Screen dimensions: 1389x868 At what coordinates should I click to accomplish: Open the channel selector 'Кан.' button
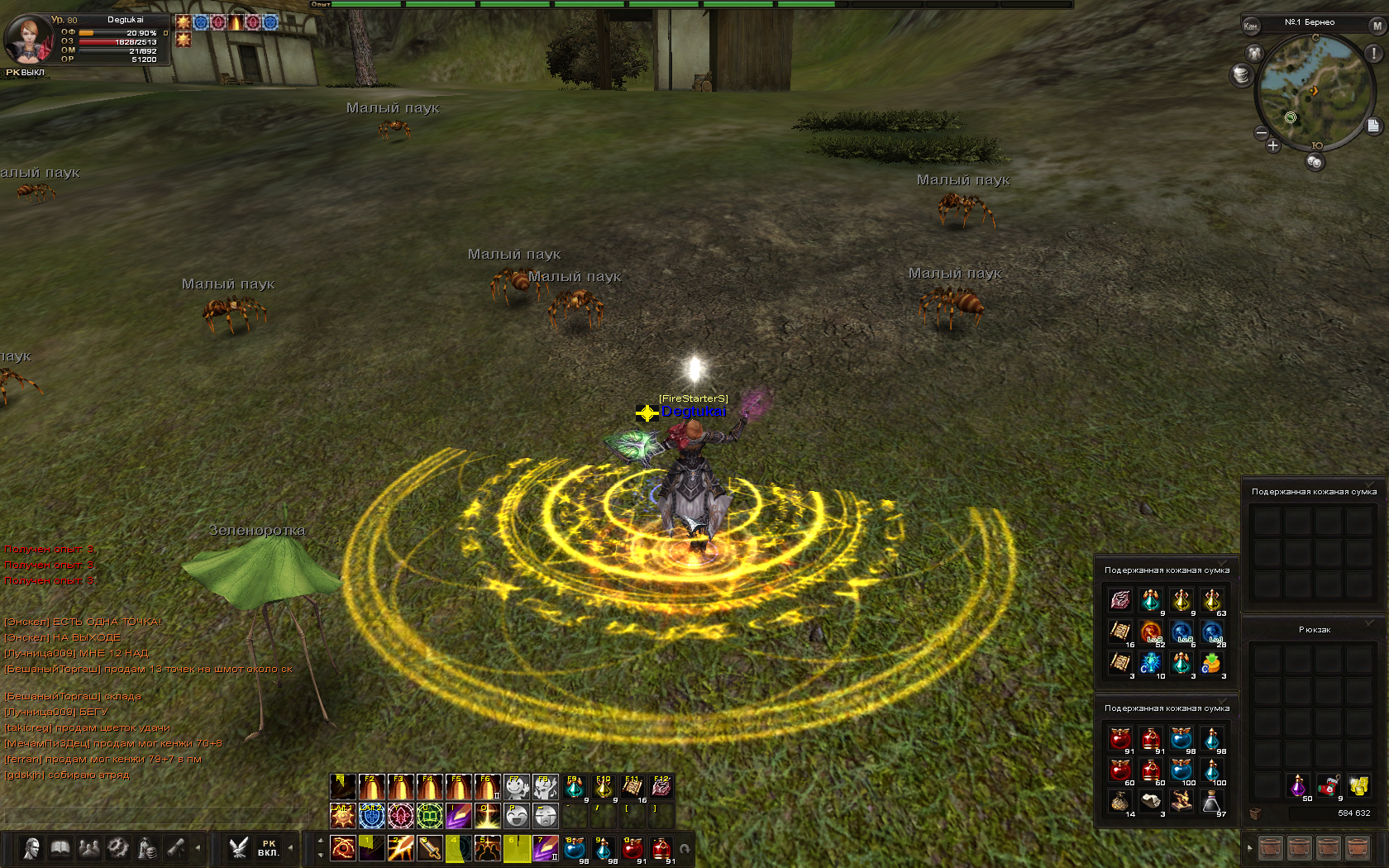1251,26
